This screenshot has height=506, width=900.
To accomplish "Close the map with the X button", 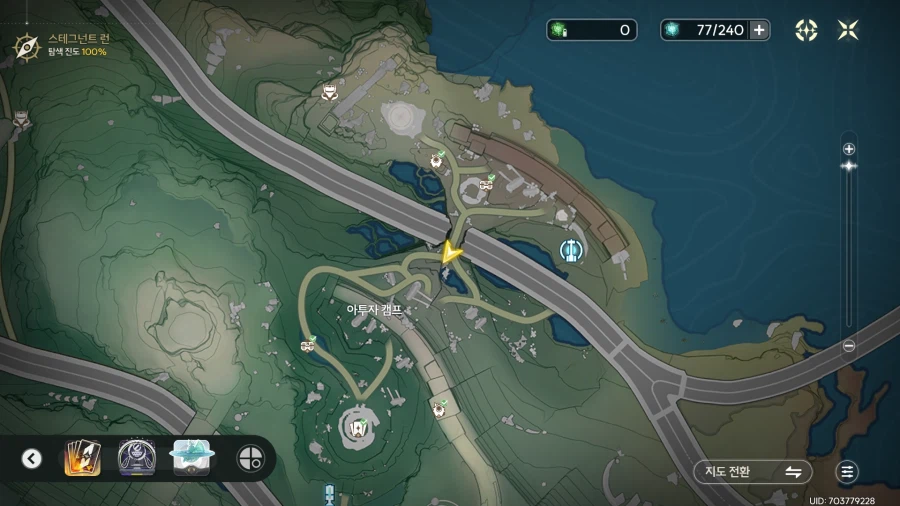I will 848,30.
